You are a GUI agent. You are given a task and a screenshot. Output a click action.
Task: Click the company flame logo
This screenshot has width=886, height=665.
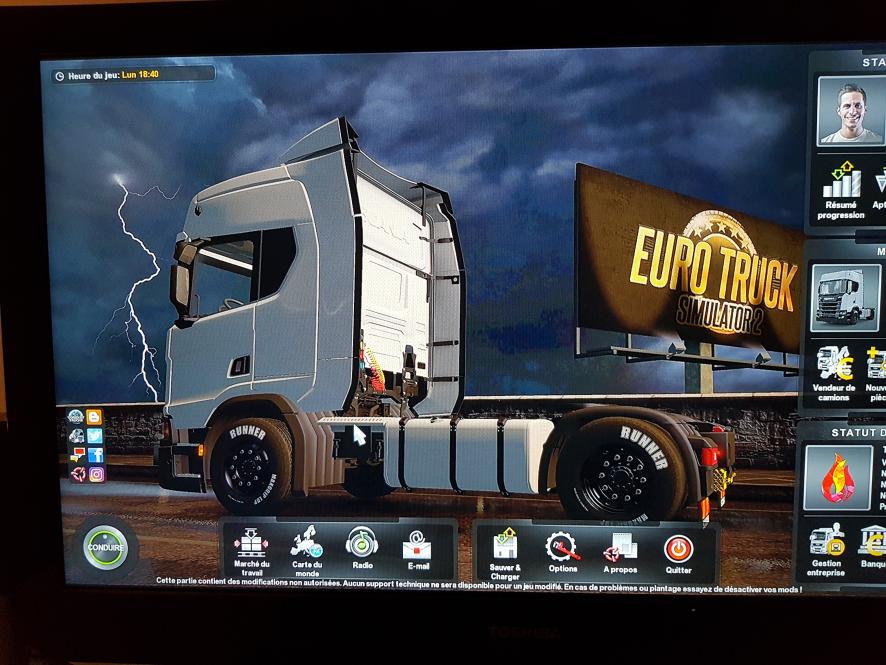pos(836,477)
